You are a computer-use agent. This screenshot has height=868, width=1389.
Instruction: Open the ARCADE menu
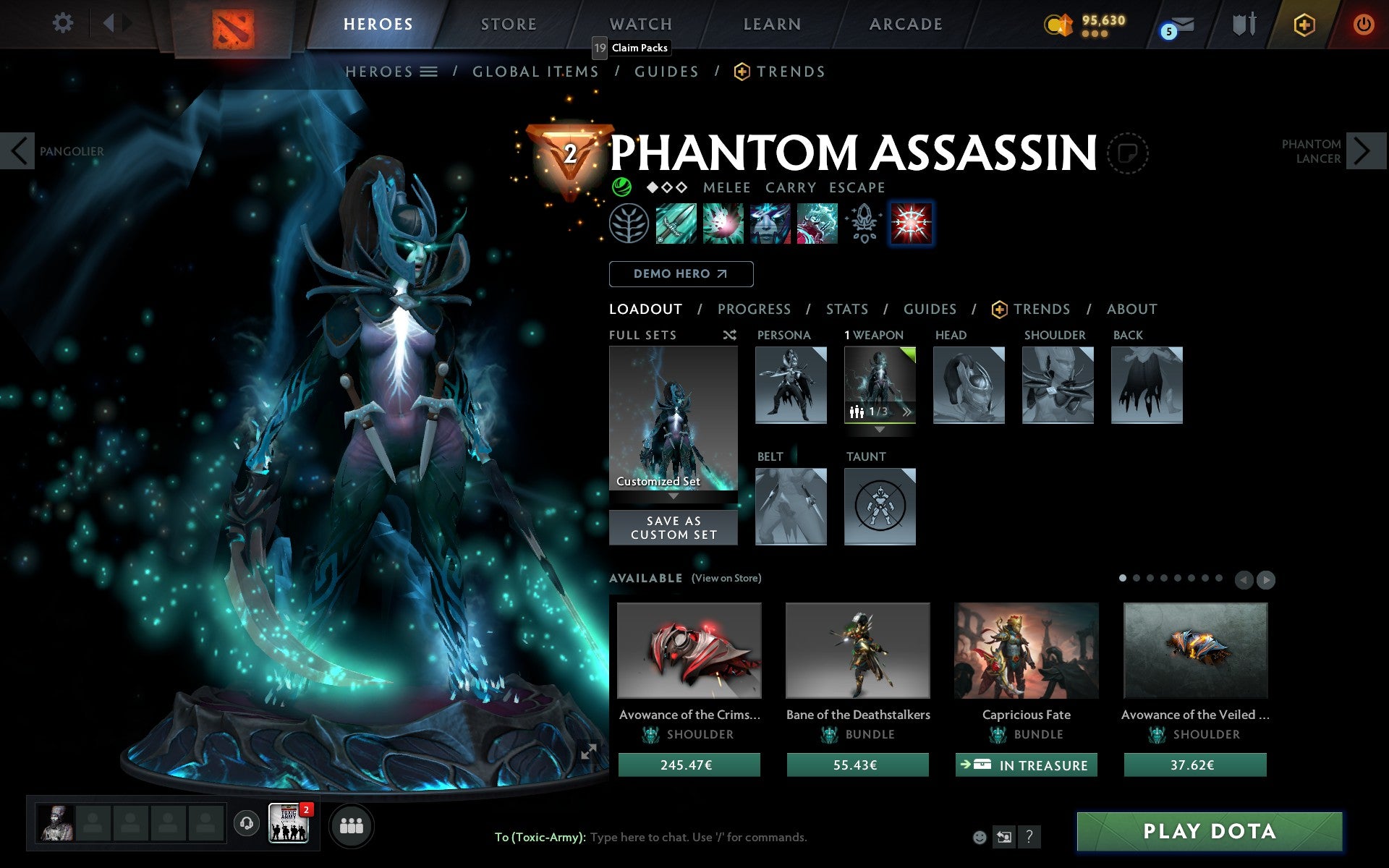pos(904,23)
